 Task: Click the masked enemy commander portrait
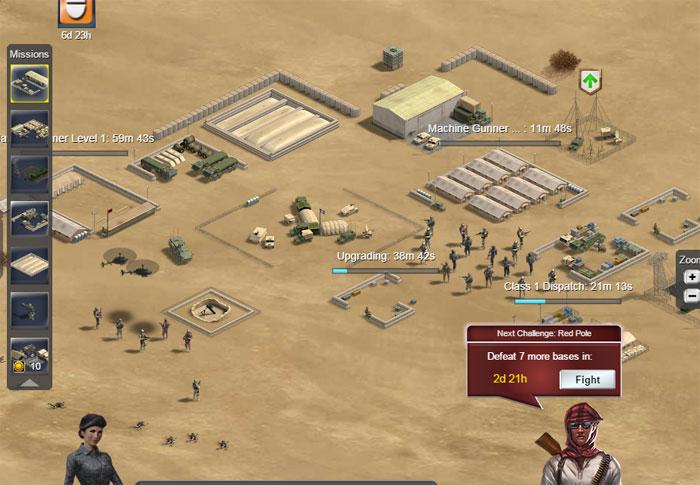coord(578,445)
